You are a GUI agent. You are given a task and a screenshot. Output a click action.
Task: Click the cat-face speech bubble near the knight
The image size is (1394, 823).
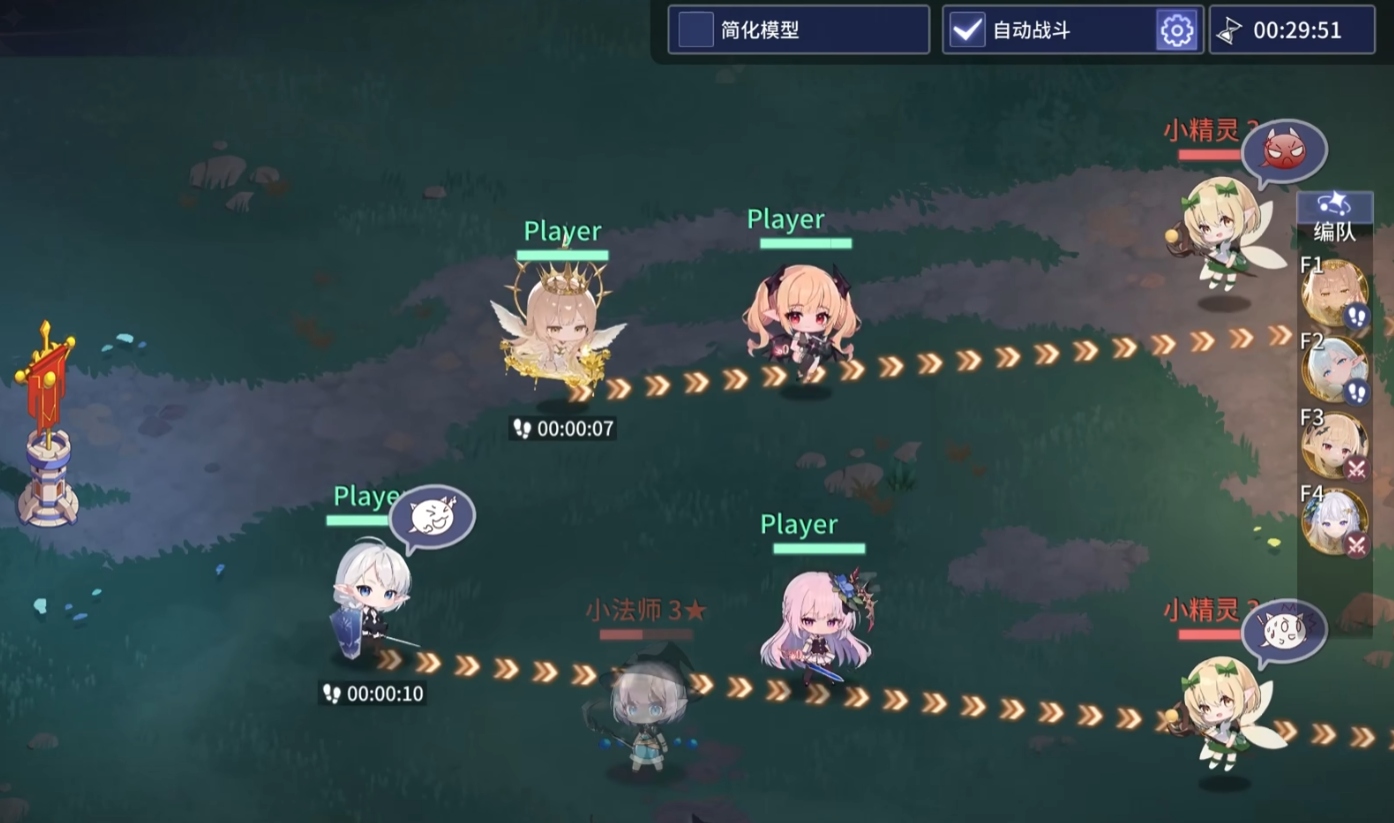click(433, 515)
